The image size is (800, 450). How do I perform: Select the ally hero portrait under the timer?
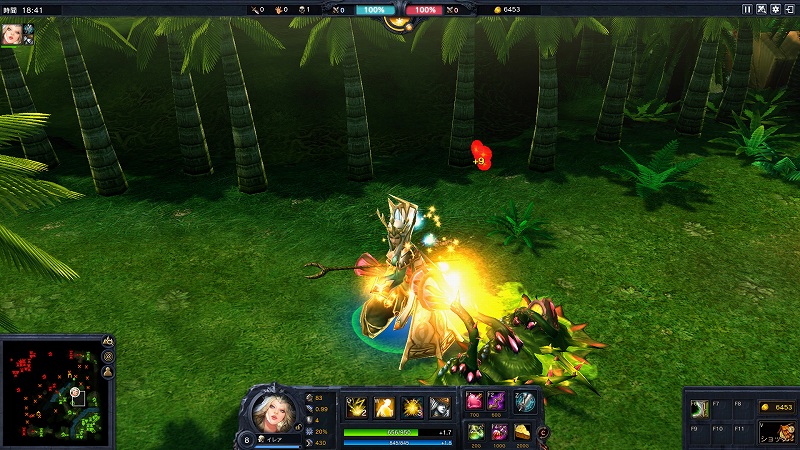(x=12, y=32)
